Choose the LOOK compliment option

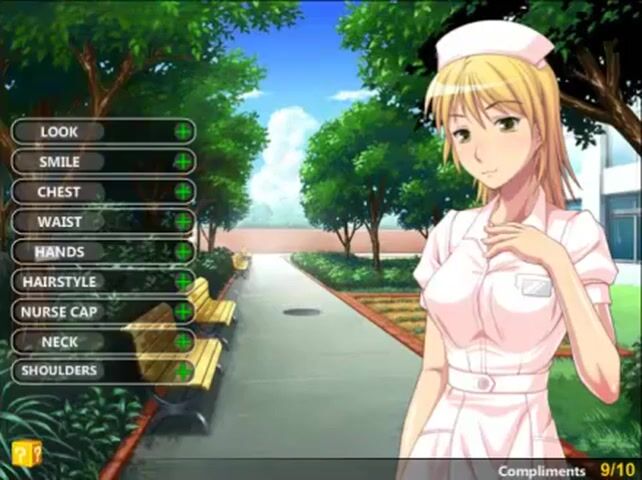coord(102,131)
